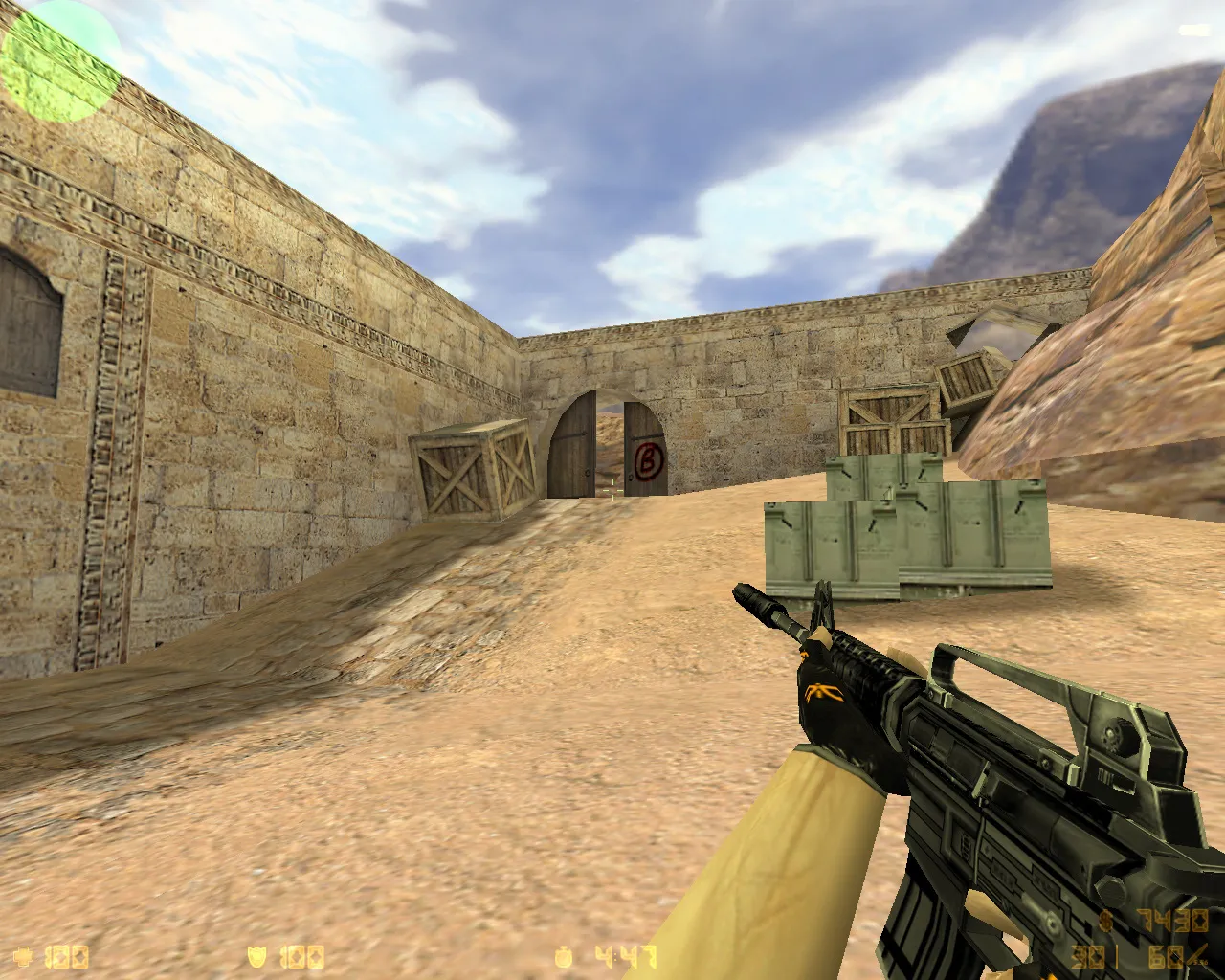
Task: Click the dollar sign icon near the money counter
Action: [1105, 921]
